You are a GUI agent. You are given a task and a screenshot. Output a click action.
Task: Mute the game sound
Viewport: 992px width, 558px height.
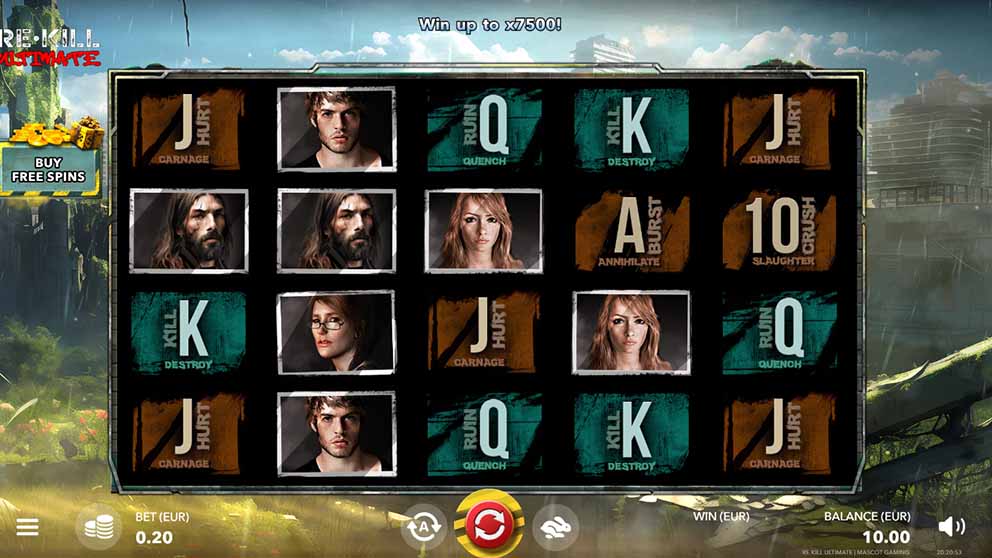click(951, 526)
